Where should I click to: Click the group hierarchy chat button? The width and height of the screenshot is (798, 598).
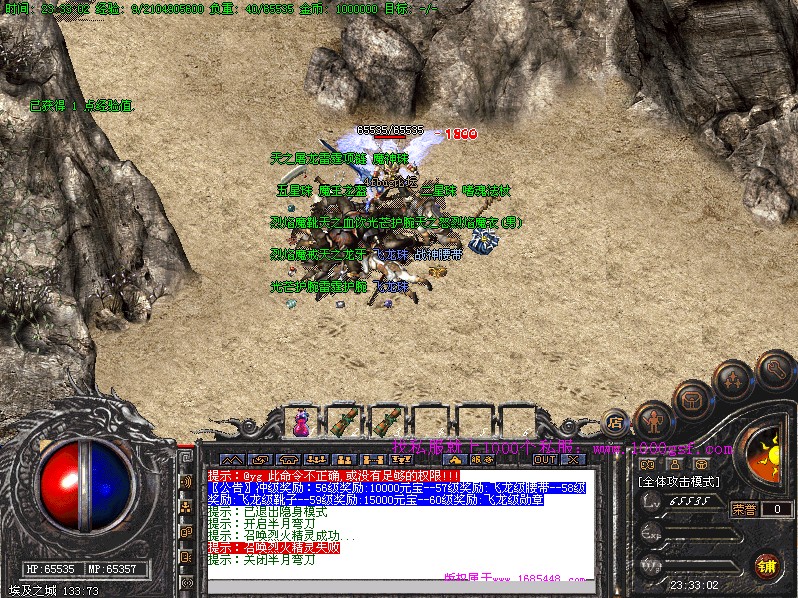click(186, 507)
